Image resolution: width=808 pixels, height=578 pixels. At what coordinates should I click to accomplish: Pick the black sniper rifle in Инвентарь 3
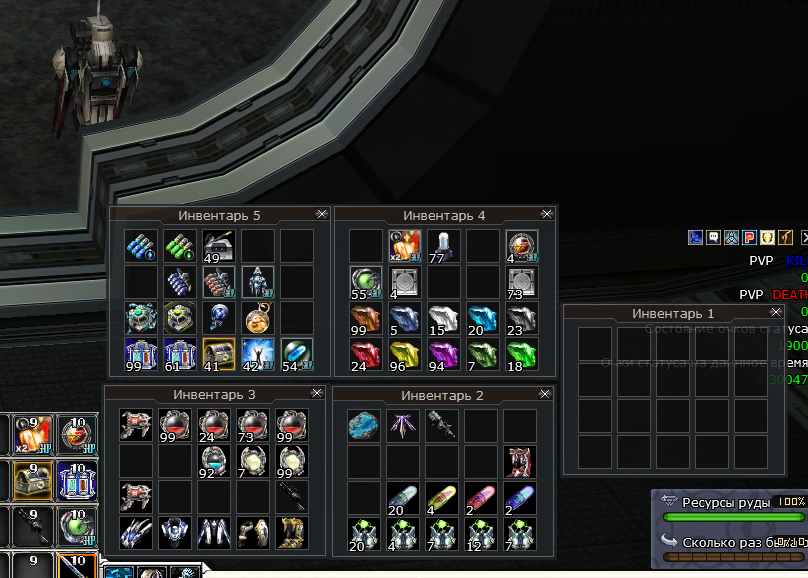tap(291, 496)
